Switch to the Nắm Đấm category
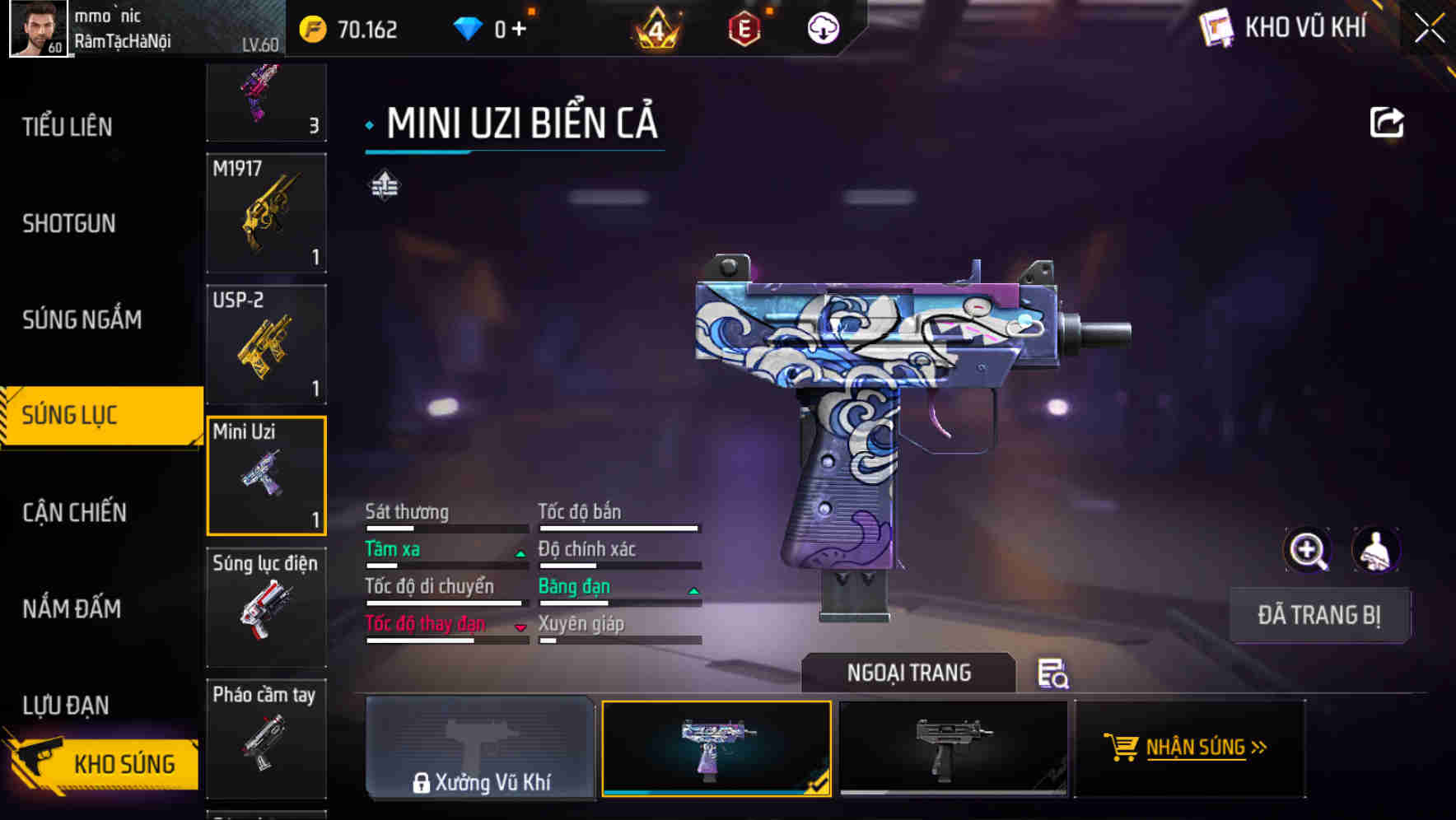1456x820 pixels. coord(72,608)
